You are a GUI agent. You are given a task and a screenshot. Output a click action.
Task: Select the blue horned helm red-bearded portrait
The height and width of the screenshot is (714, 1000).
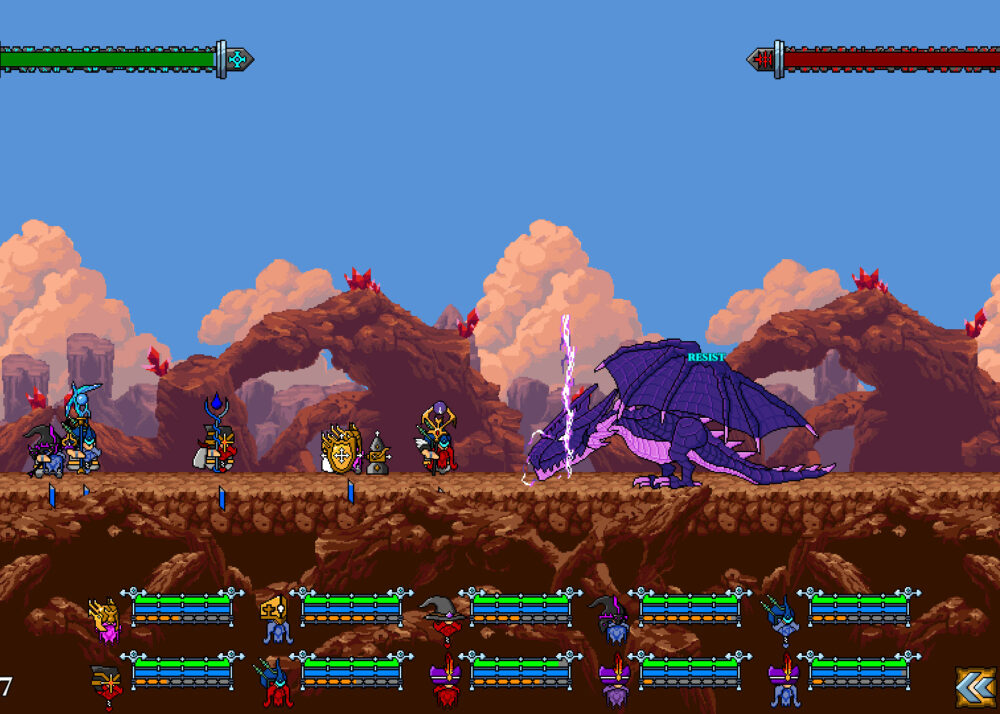pos(274,682)
